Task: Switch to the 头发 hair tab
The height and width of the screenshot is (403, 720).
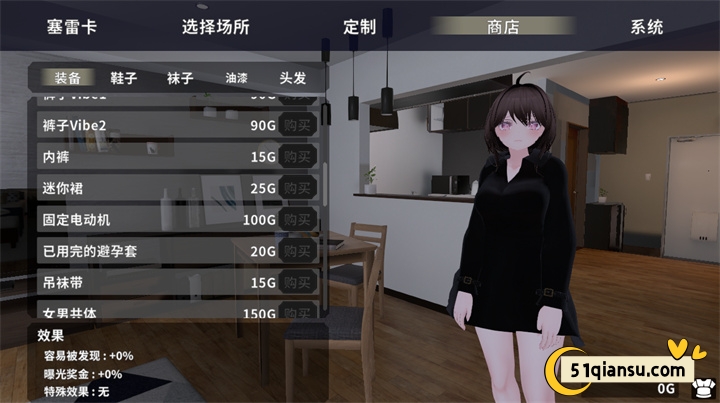Action: (x=293, y=77)
